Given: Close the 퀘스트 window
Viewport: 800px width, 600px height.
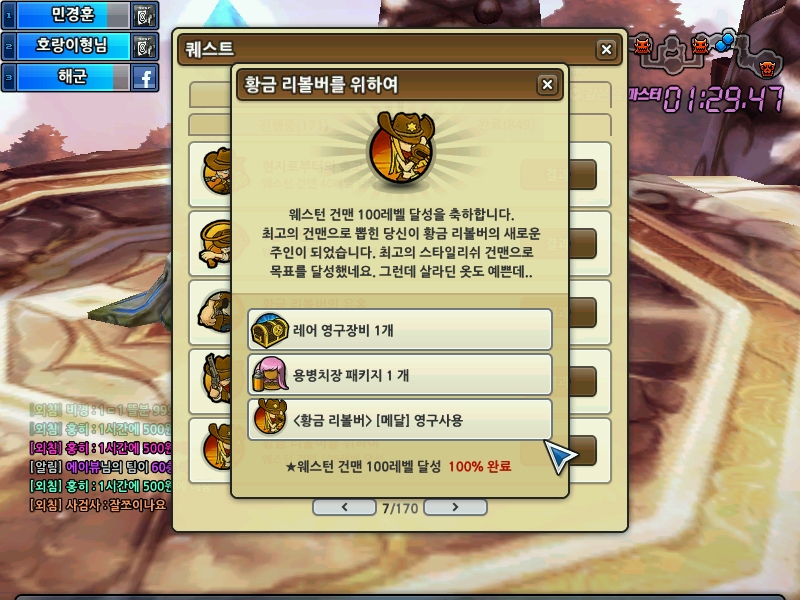Looking at the screenshot, I should (606, 50).
